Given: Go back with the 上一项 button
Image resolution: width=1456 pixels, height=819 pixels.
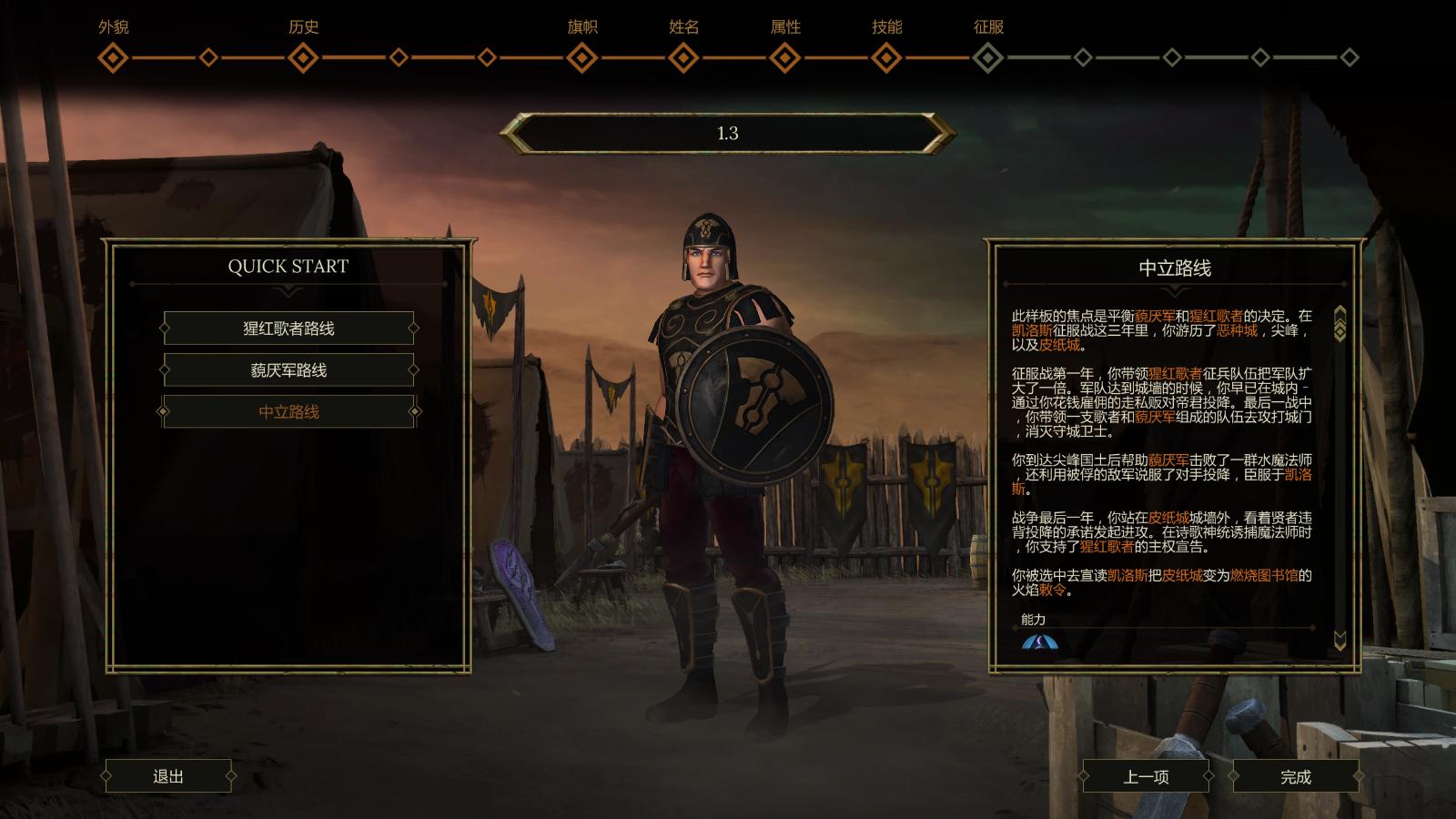Looking at the screenshot, I should coord(1146,777).
